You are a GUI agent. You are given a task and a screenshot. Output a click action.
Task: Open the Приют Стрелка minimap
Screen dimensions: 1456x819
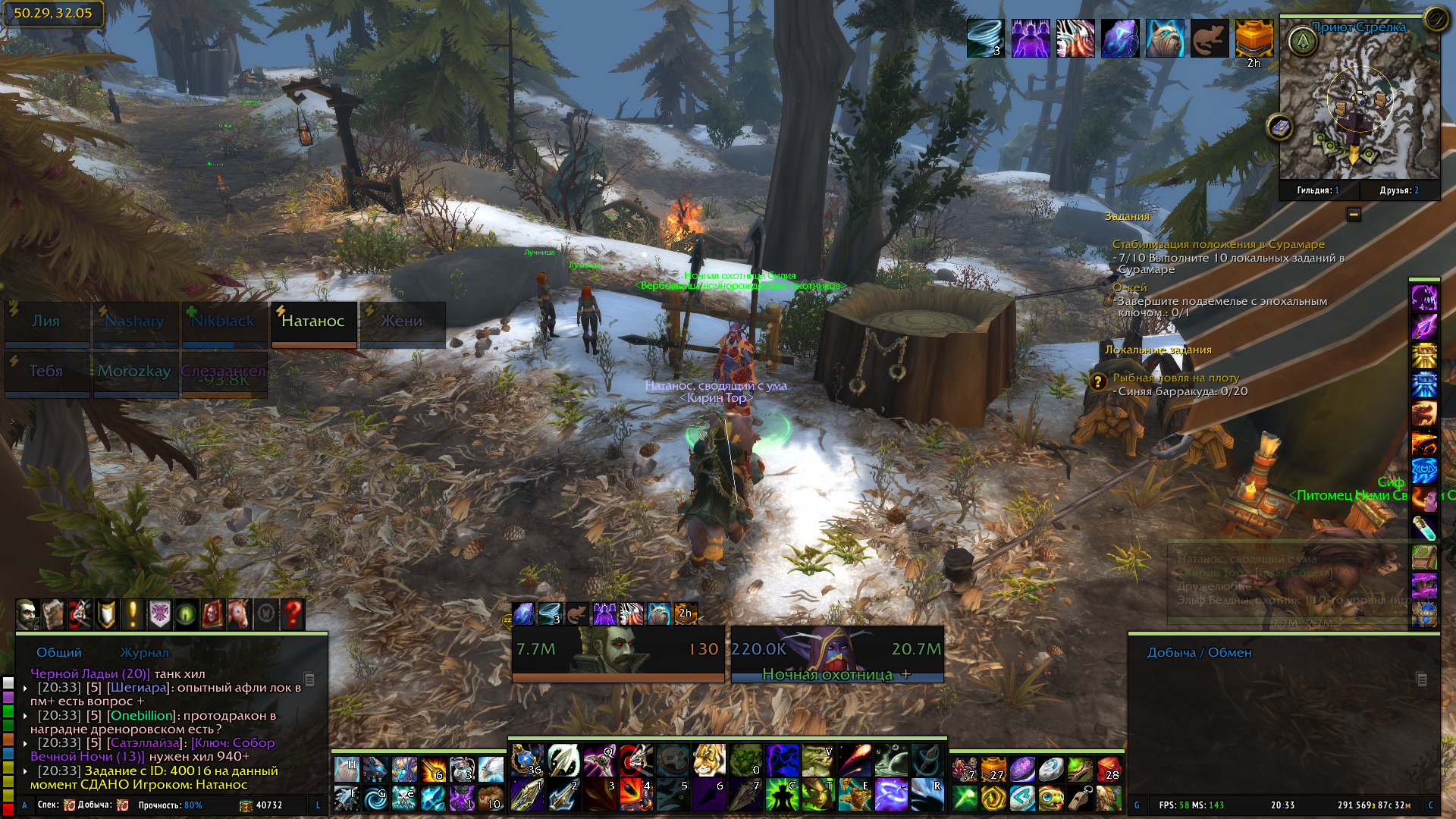click(x=1359, y=105)
